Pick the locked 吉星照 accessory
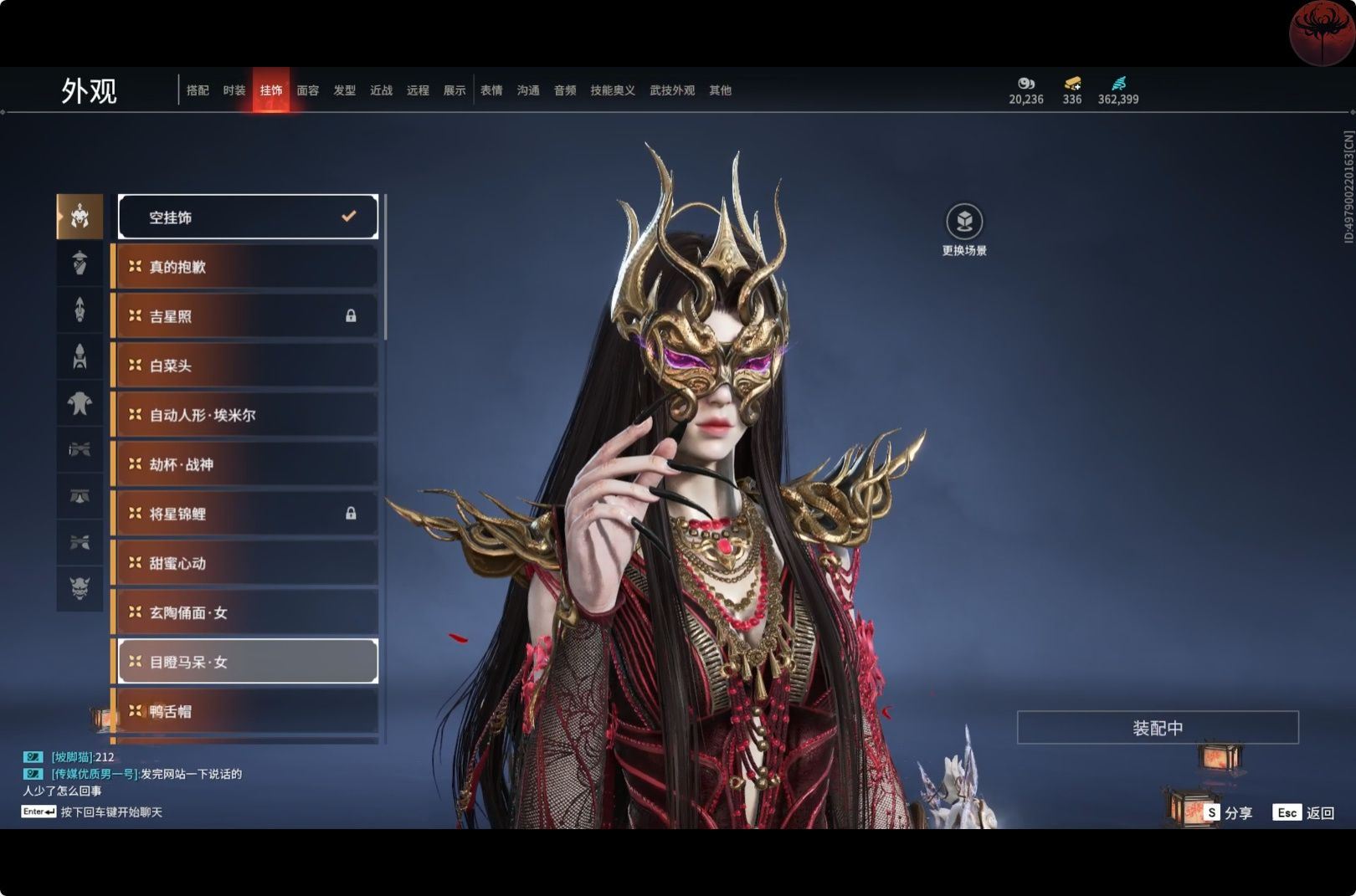The height and width of the screenshot is (896, 1356). (x=248, y=316)
